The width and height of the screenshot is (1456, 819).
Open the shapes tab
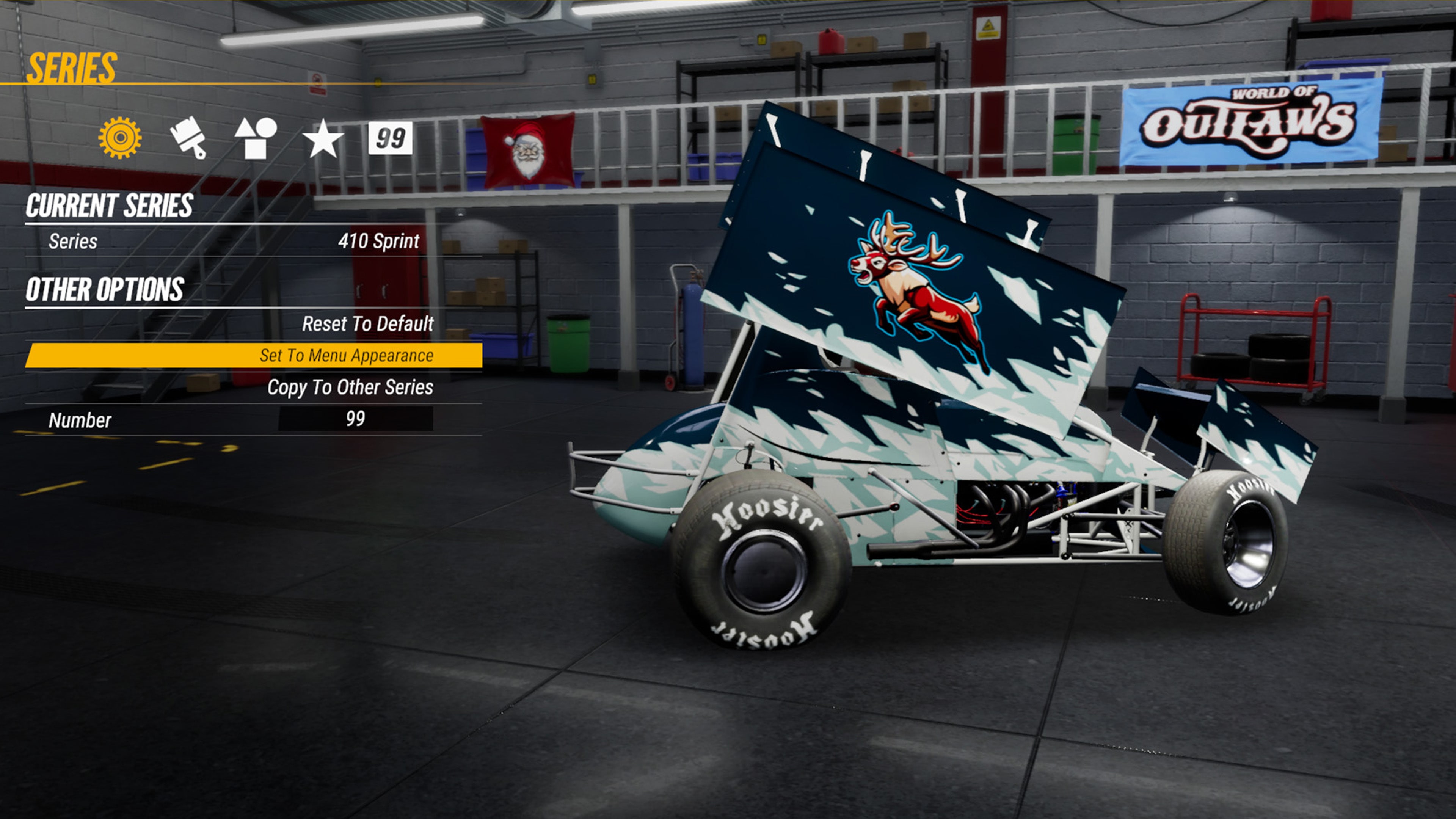(256, 138)
